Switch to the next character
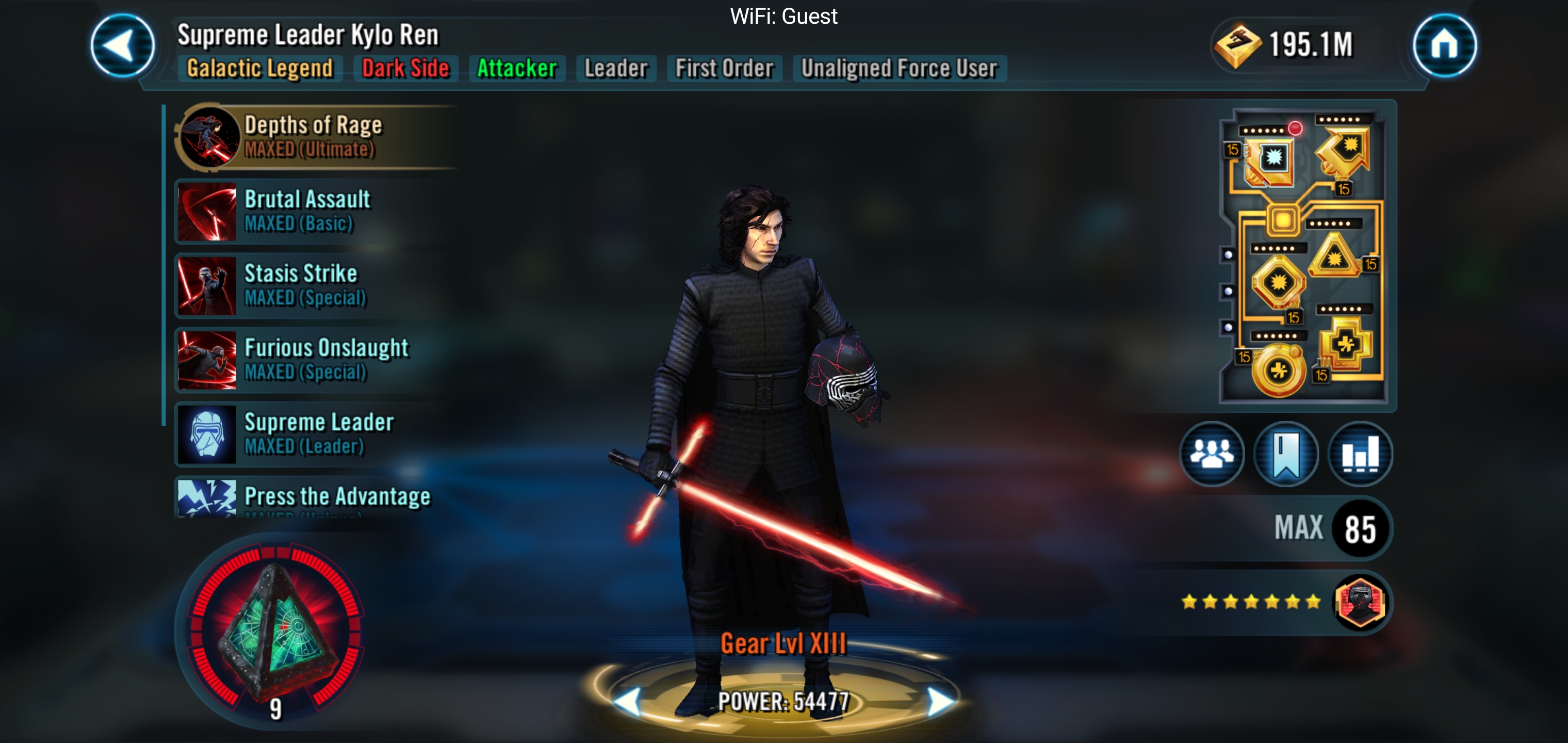 tap(940, 701)
